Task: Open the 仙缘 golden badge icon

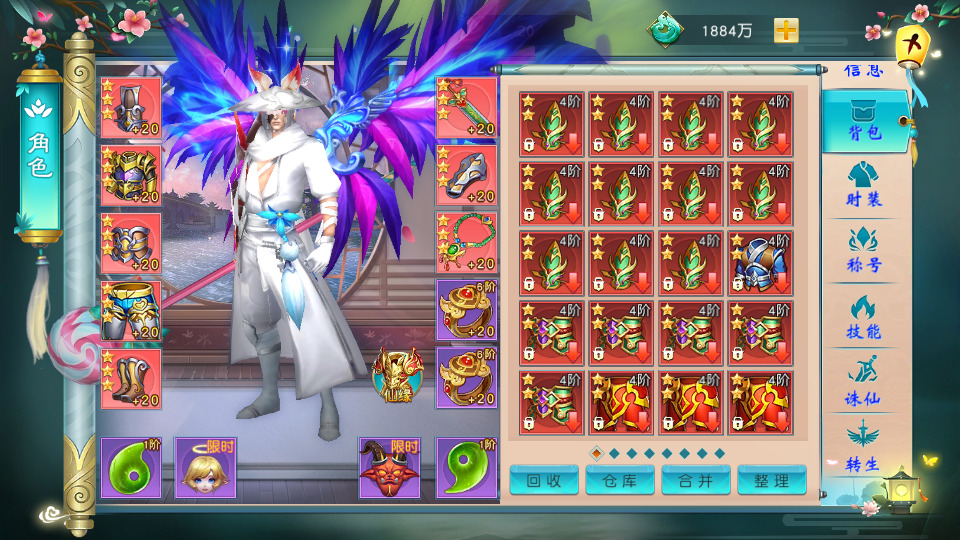Action: pyautogui.click(x=398, y=374)
